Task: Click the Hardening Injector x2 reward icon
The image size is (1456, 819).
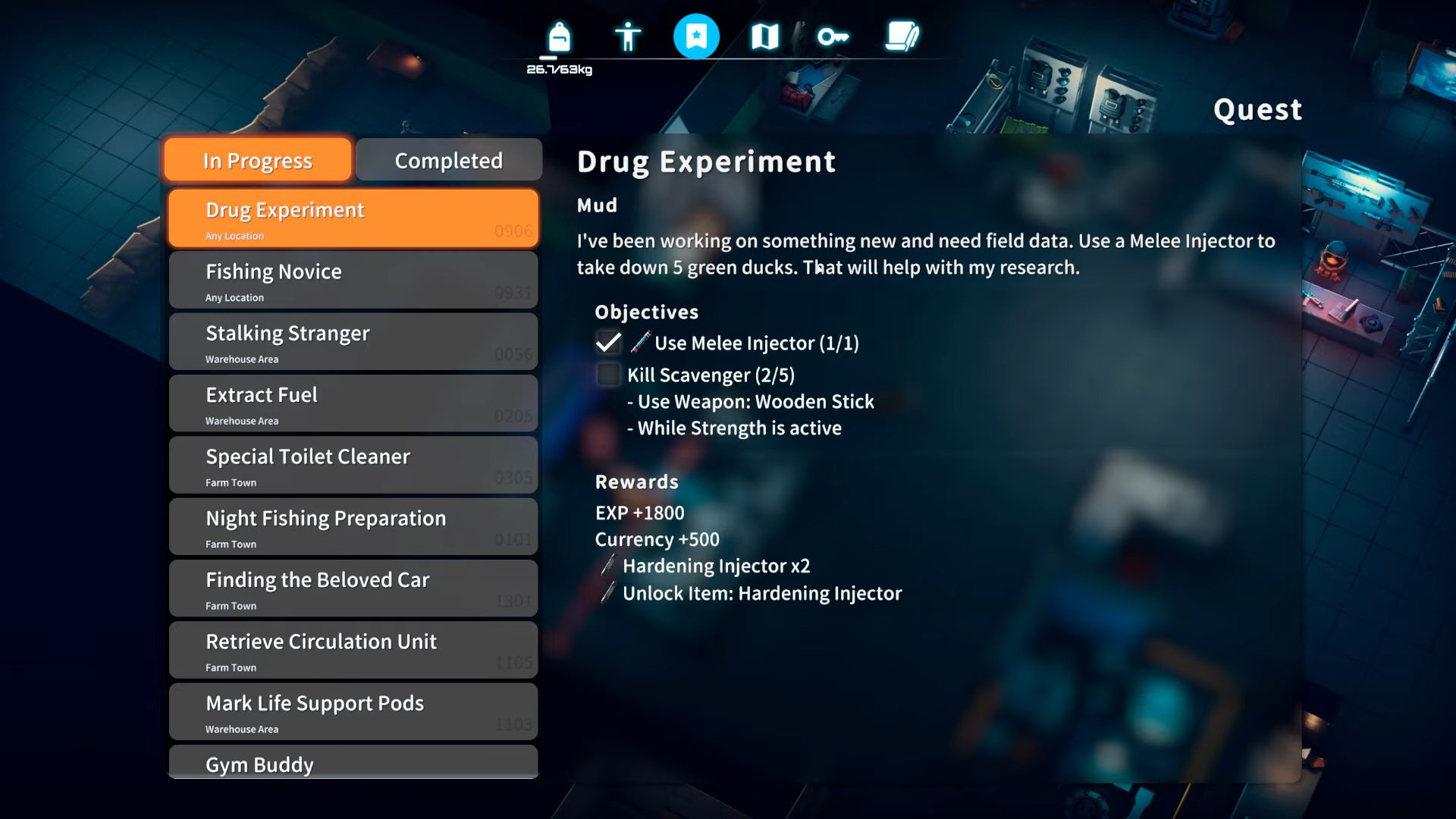Action: [x=607, y=566]
